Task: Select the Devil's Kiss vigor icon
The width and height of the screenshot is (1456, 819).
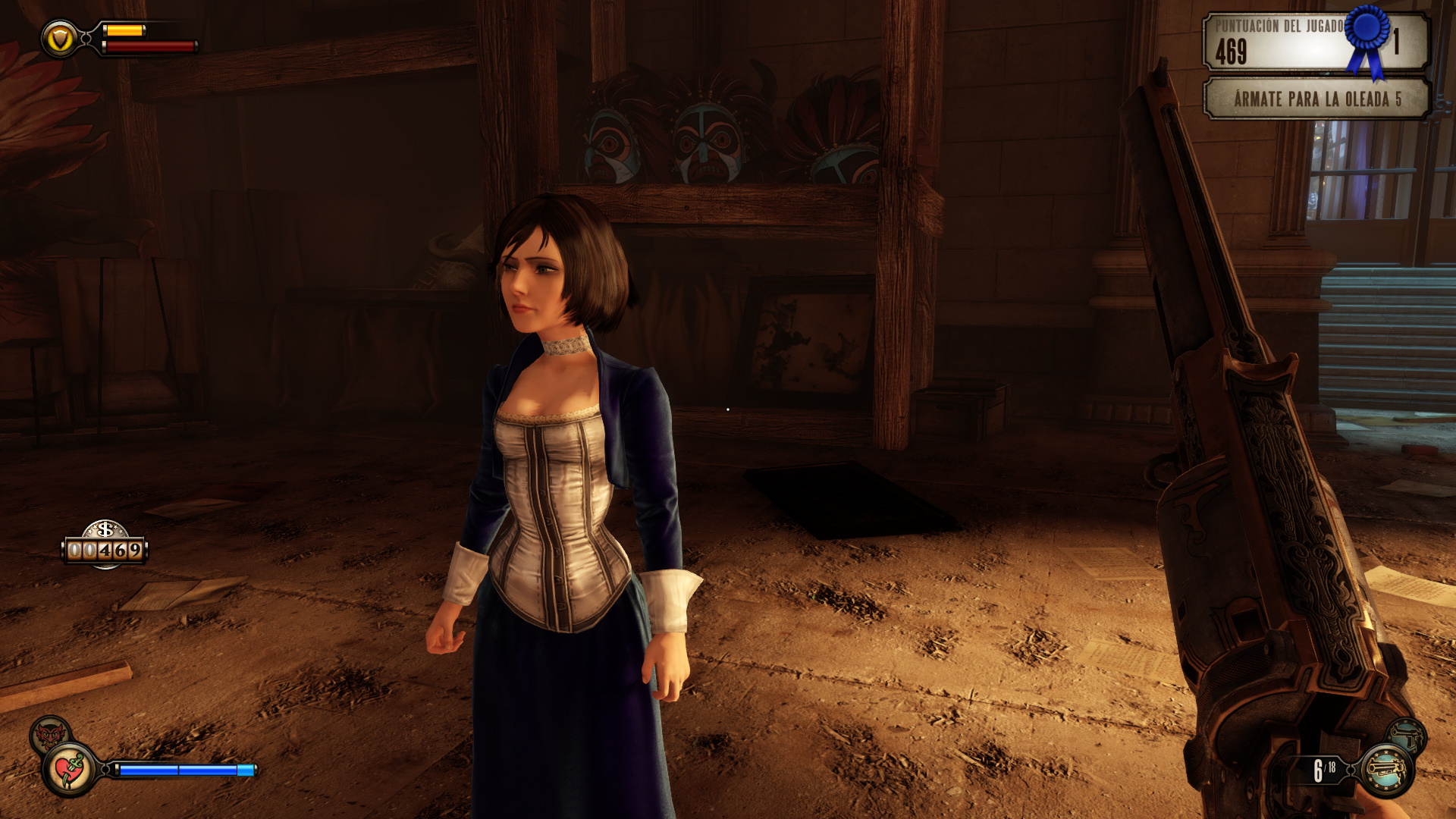Action: [x=49, y=734]
